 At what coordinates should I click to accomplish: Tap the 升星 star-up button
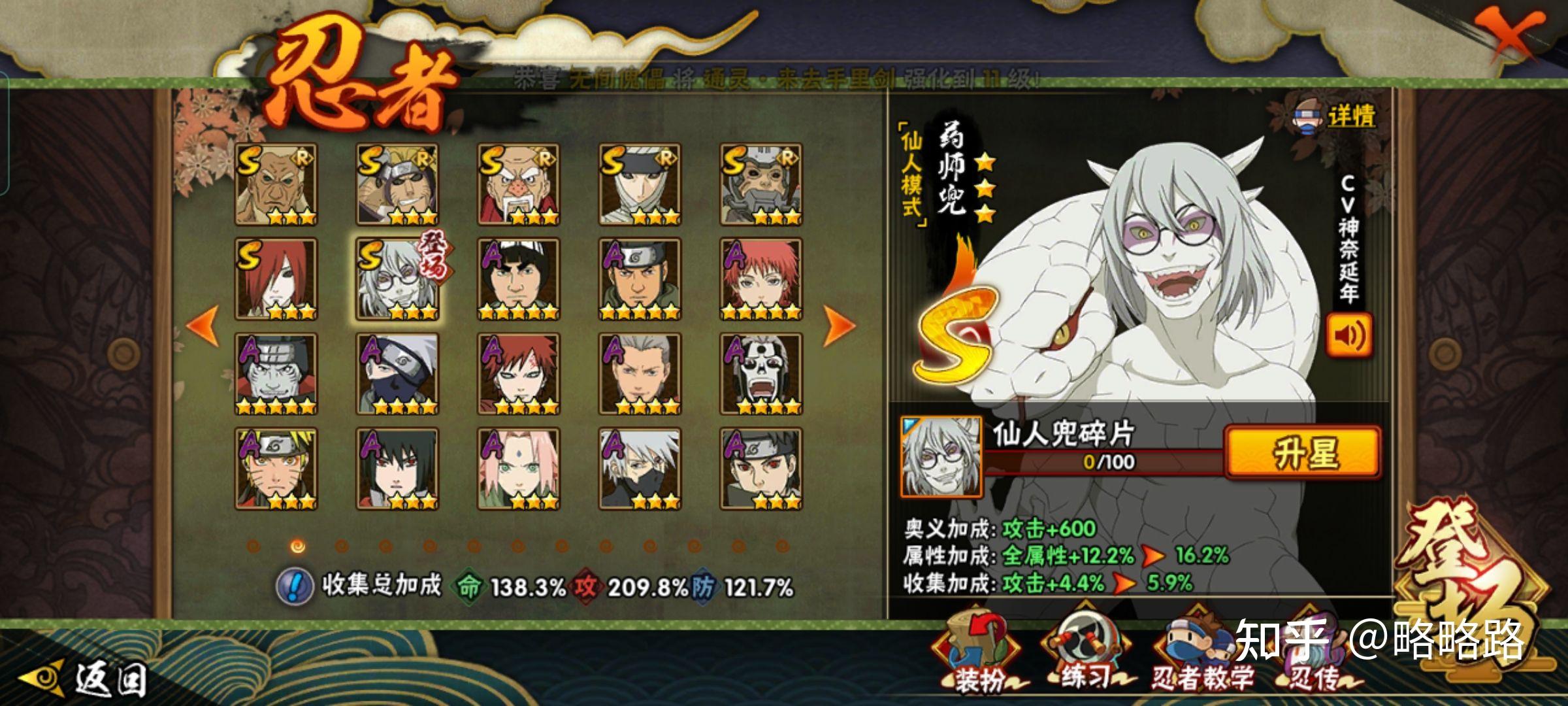(1303, 452)
